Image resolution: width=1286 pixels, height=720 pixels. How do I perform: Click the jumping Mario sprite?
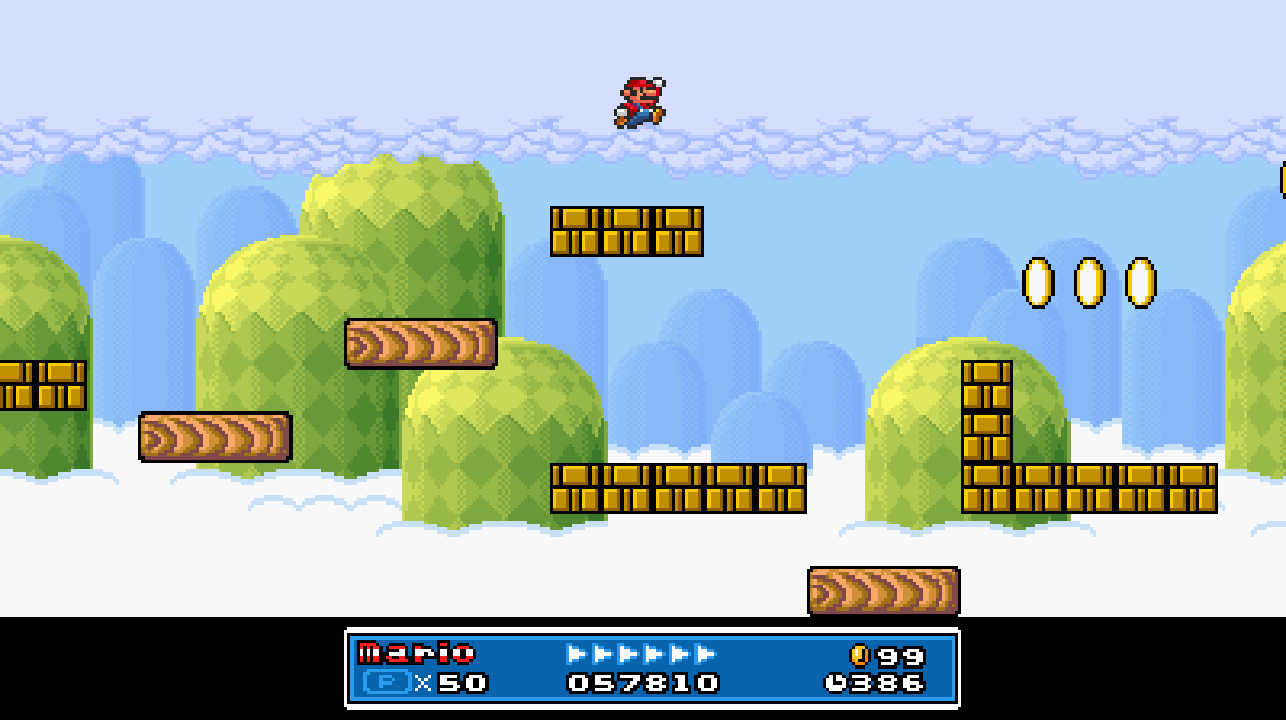(642, 100)
